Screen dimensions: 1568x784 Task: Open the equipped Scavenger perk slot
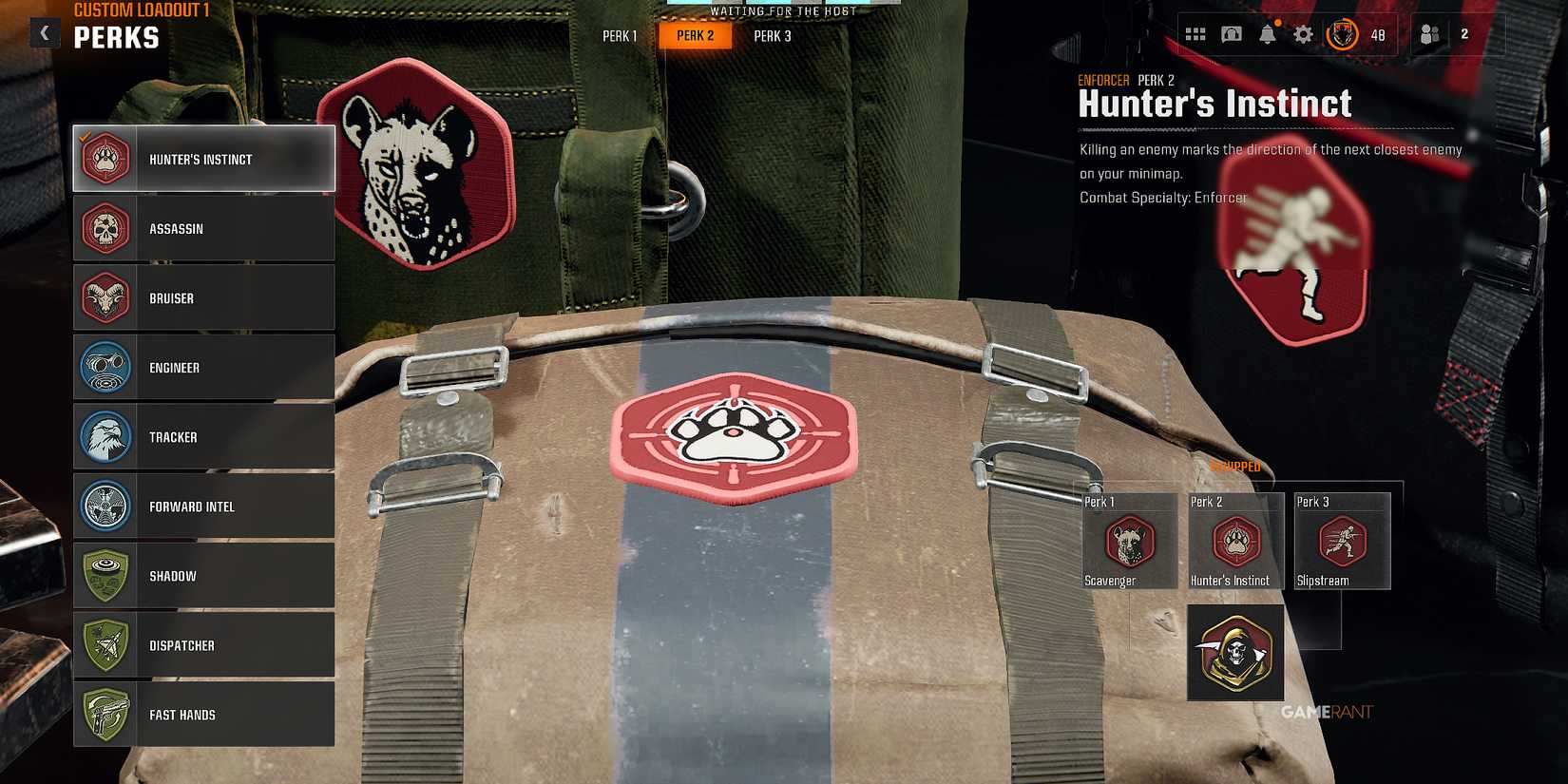coord(1128,540)
